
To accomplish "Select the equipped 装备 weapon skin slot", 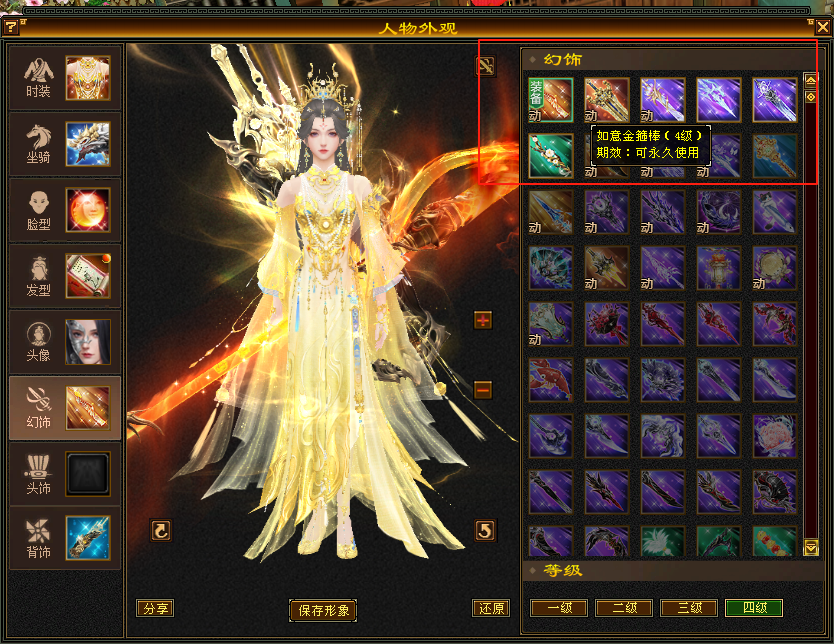I will [551, 100].
